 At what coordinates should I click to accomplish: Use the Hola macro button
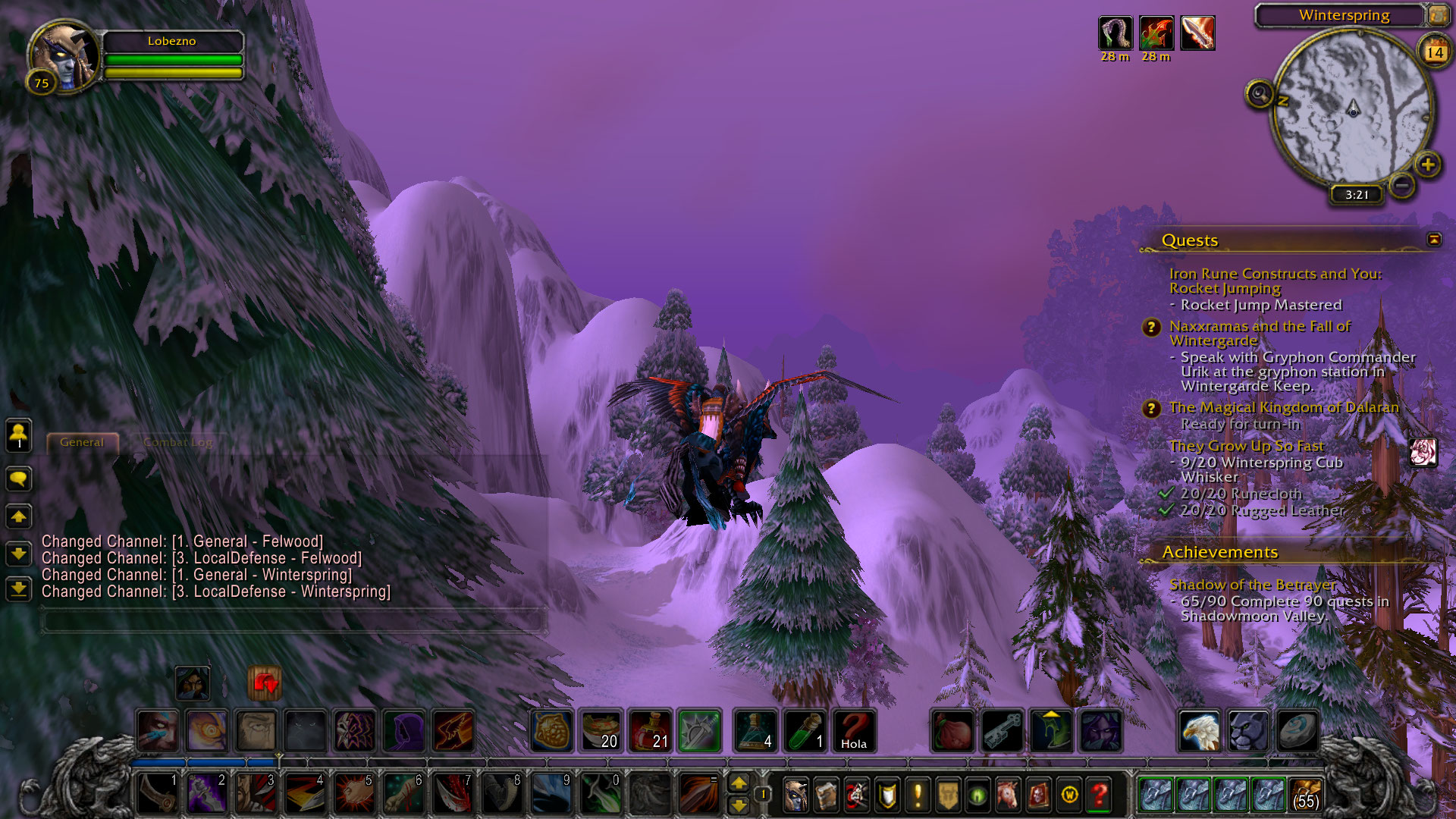click(854, 731)
